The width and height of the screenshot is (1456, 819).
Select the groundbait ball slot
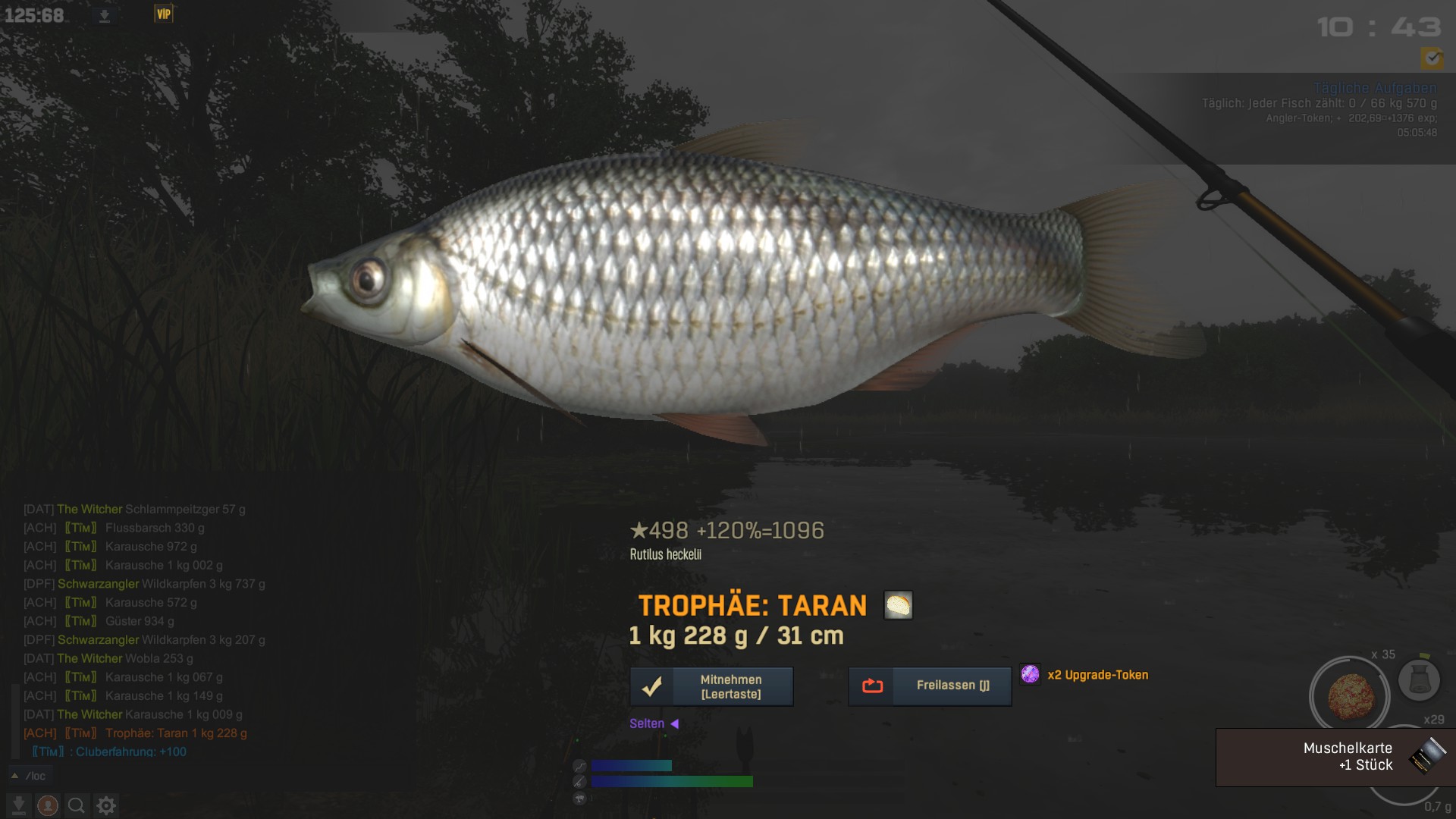(1350, 695)
